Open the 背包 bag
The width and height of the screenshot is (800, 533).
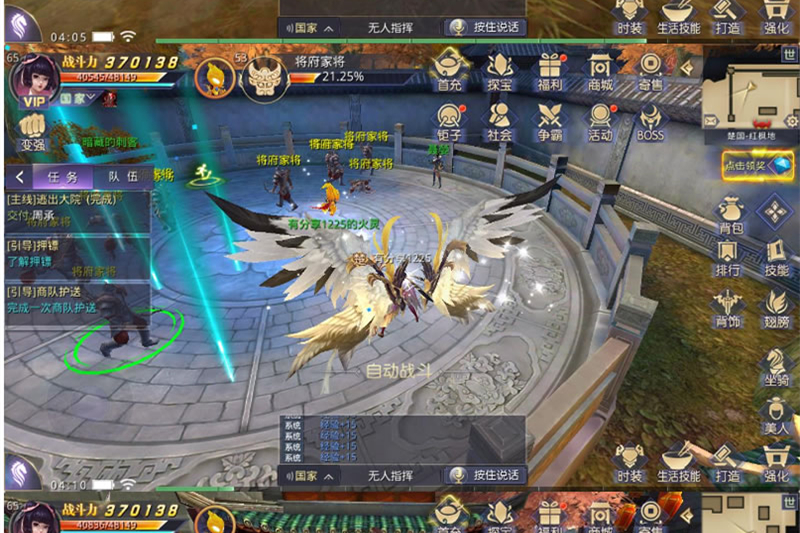pos(728,216)
